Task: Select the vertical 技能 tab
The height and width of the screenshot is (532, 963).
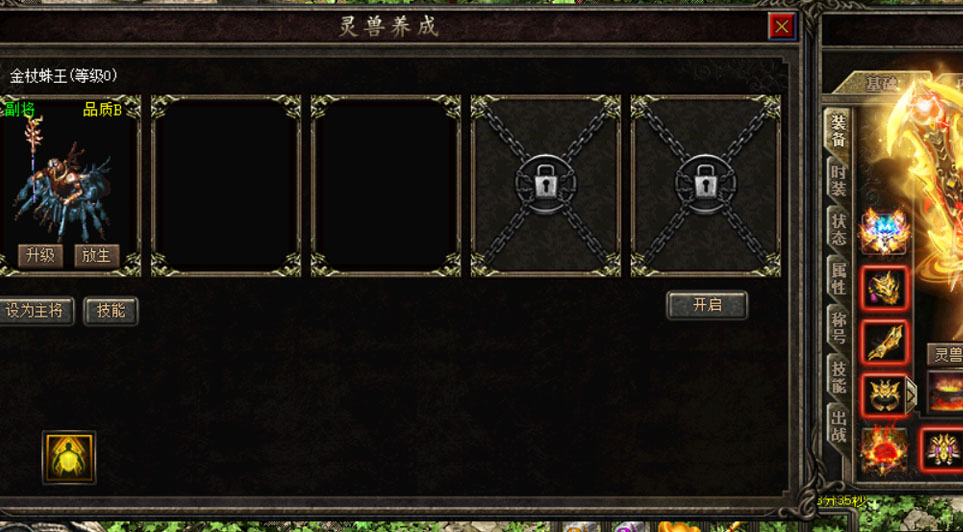Action: click(838, 377)
